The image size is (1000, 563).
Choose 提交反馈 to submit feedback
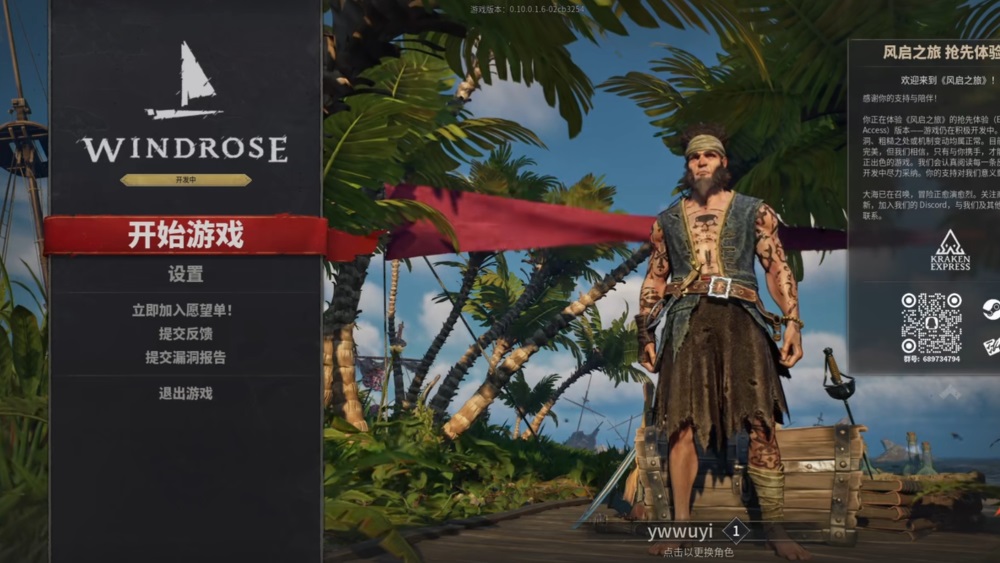pos(186,334)
